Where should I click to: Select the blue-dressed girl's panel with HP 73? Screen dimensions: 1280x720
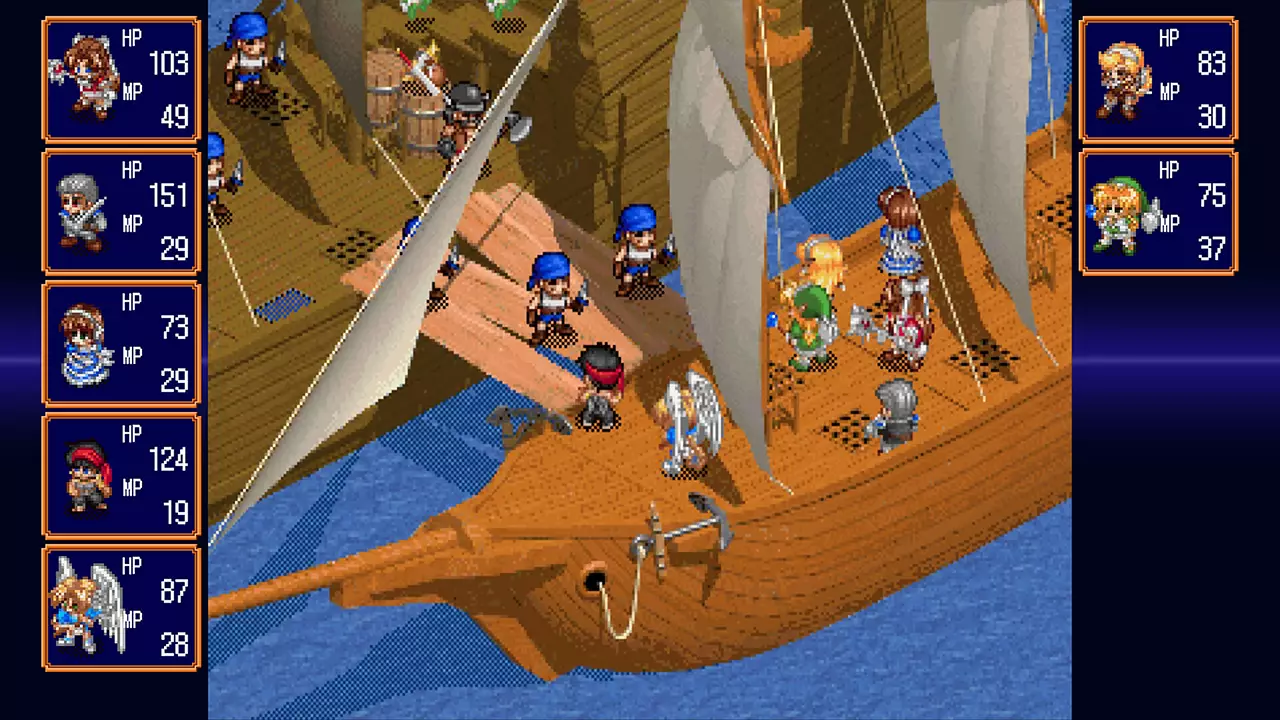pyautogui.click(x=121, y=344)
